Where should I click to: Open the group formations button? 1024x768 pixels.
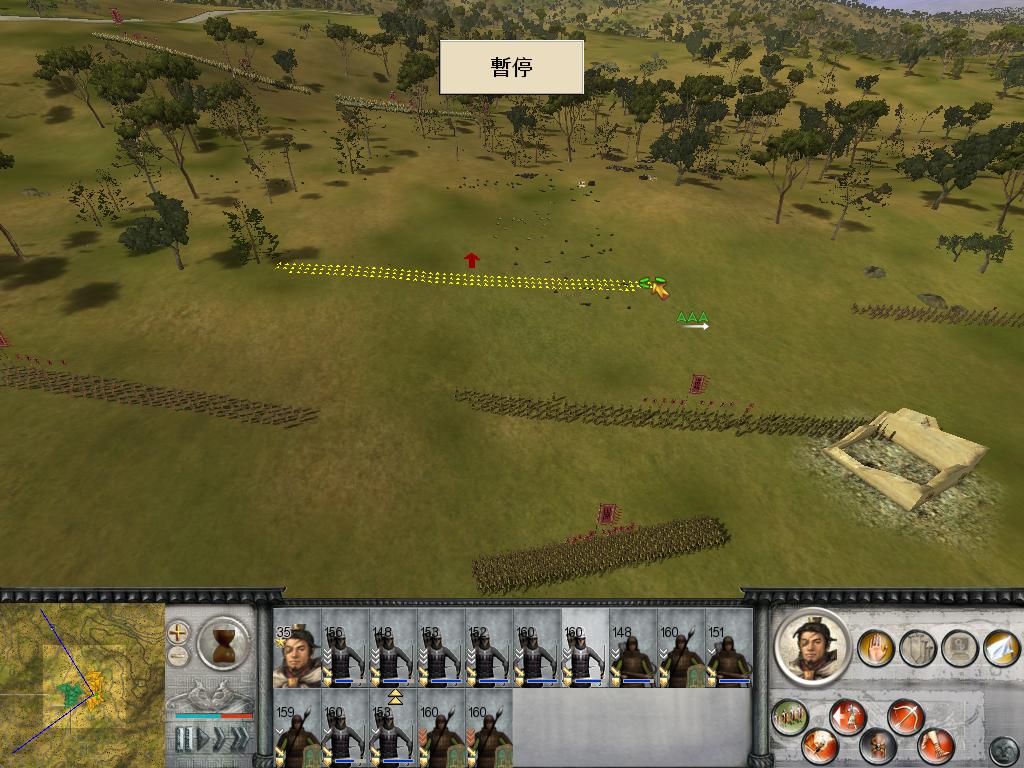[790, 716]
